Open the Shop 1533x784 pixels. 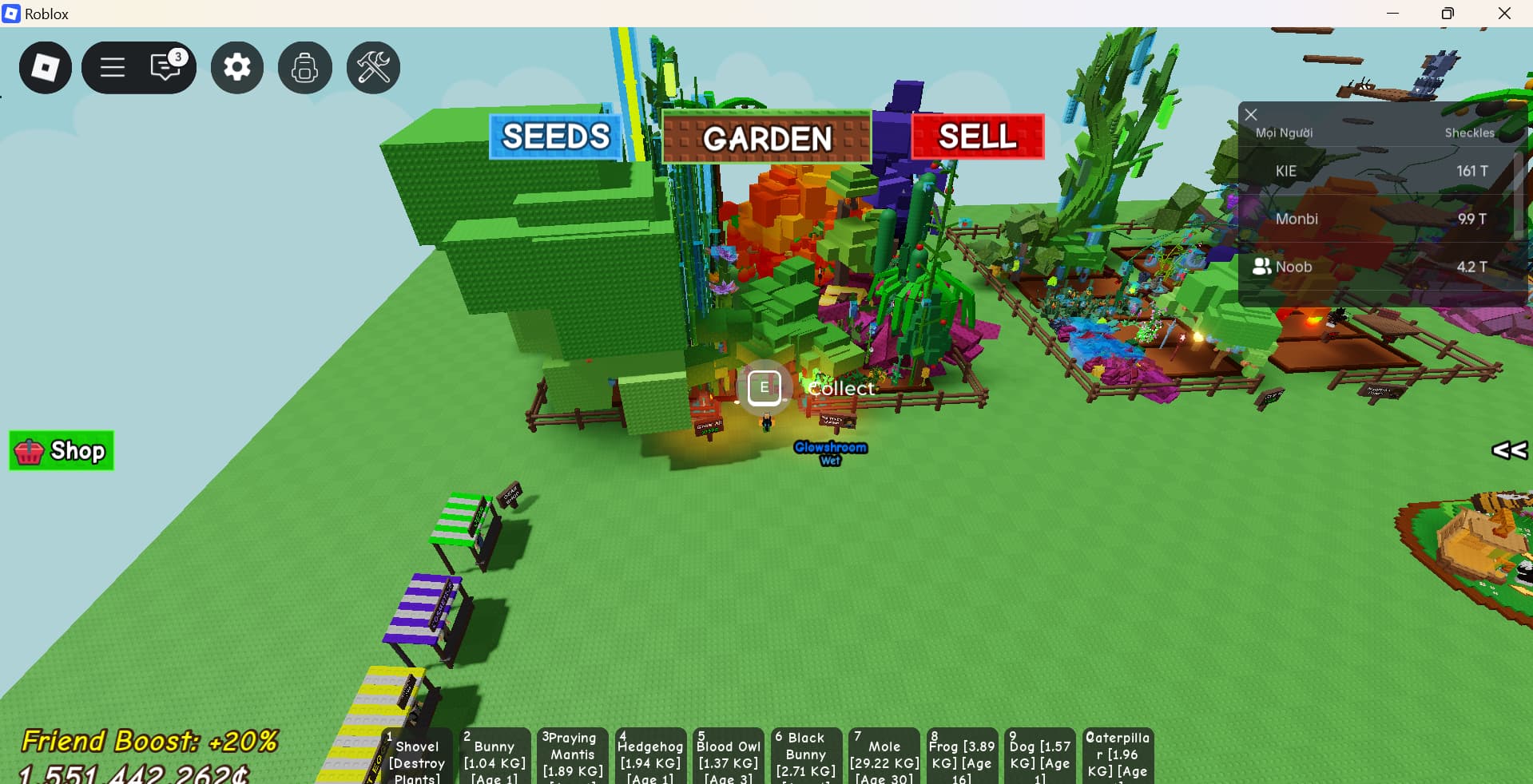click(62, 451)
